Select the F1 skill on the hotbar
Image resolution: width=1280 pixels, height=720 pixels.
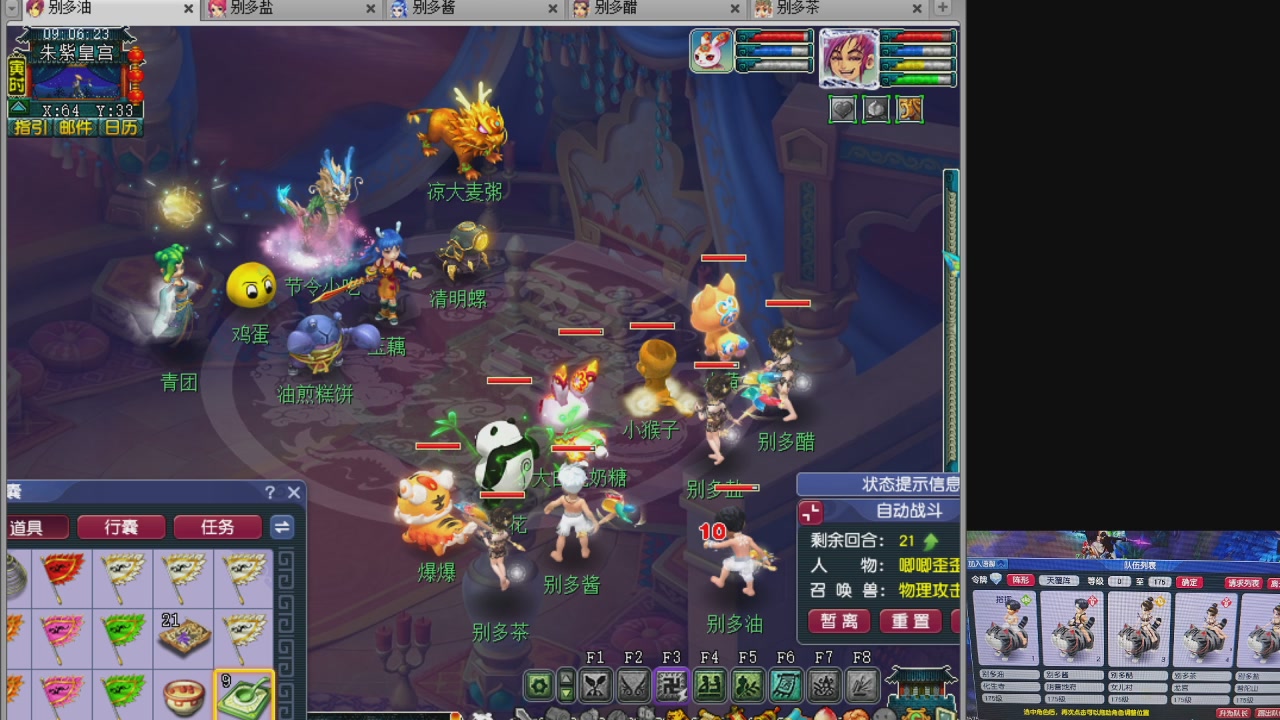595,684
